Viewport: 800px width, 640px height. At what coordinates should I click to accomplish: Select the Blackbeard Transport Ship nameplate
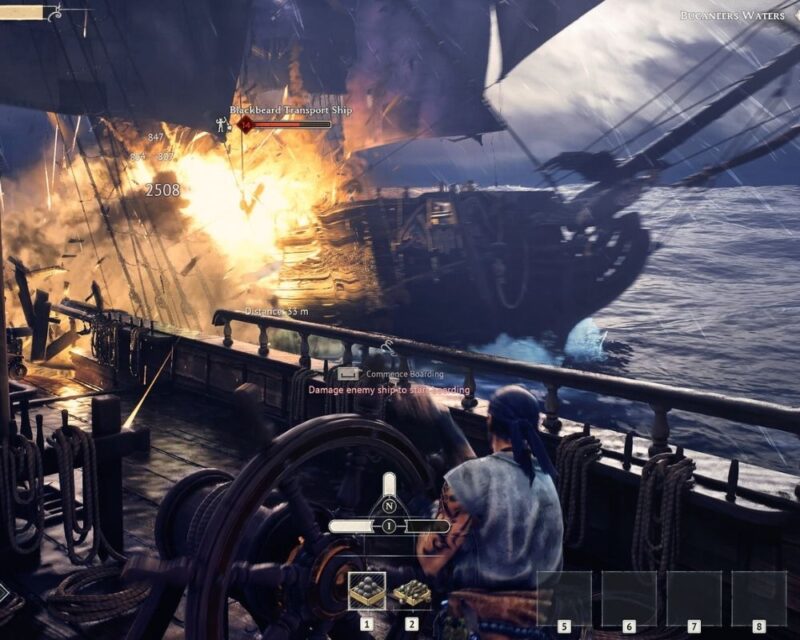[x=291, y=110]
